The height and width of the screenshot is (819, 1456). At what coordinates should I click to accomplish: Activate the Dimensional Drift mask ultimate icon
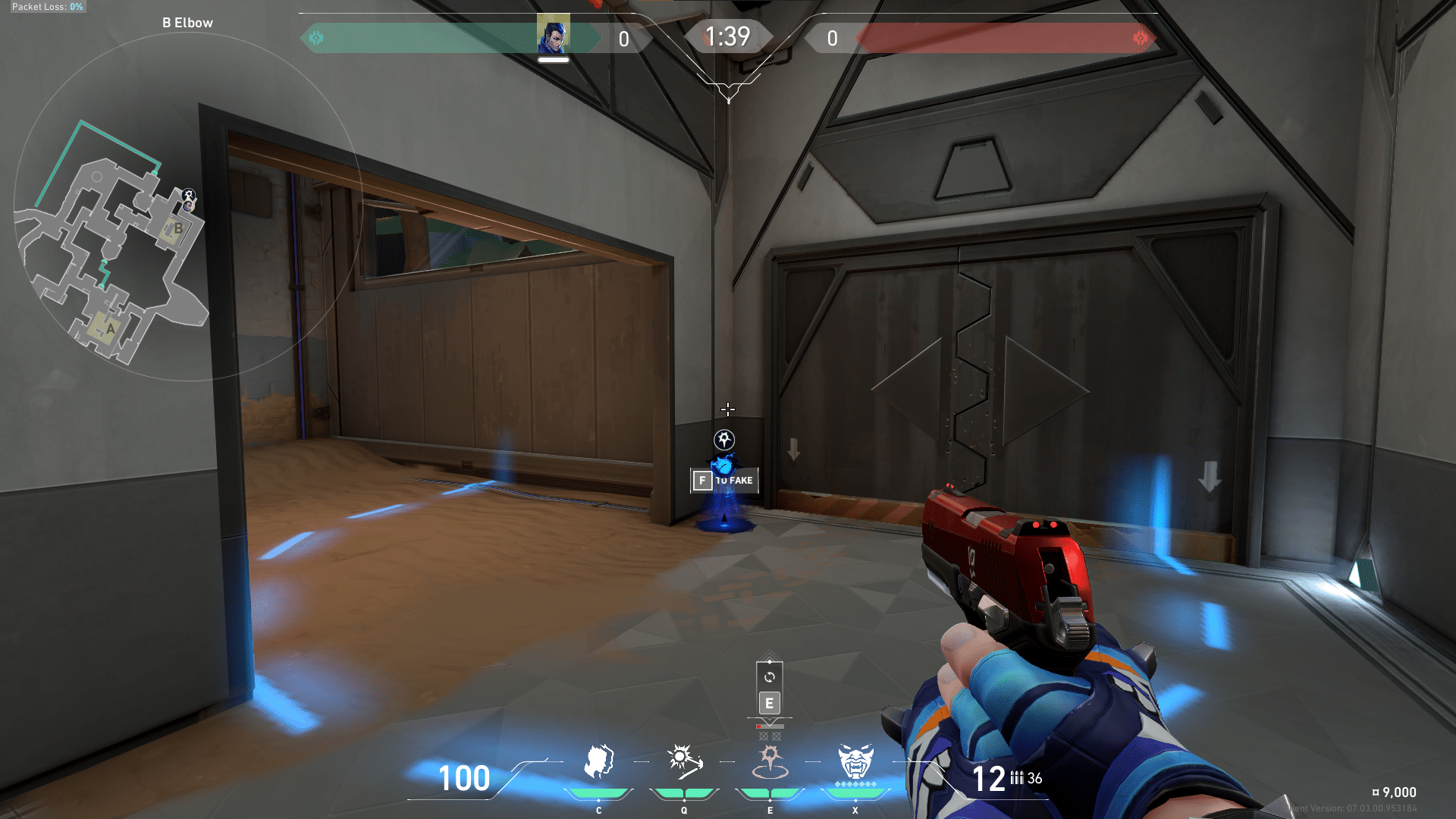[855, 761]
